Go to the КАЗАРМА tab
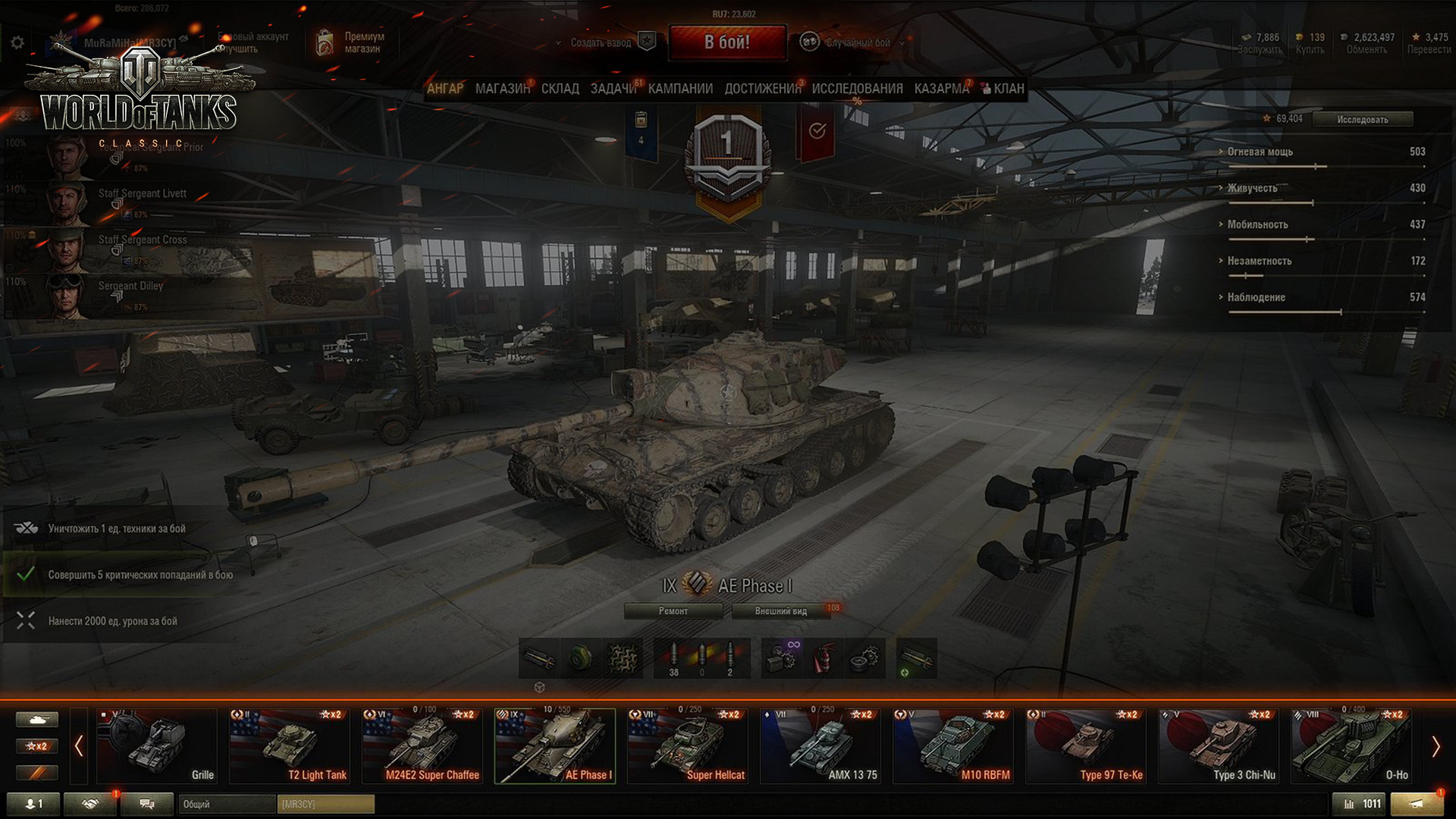This screenshot has height=819, width=1456. click(x=941, y=89)
